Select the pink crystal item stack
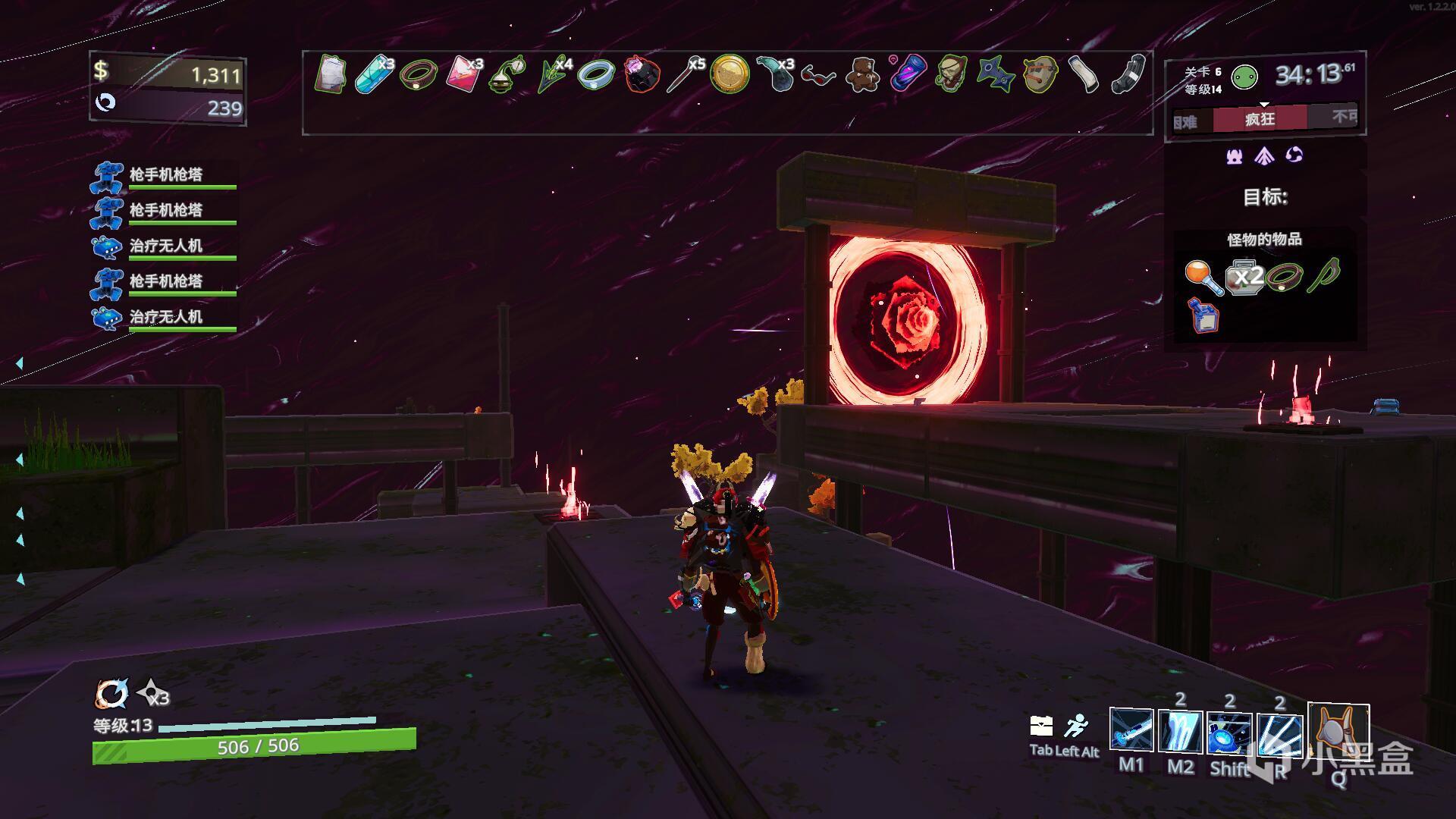 [463, 74]
